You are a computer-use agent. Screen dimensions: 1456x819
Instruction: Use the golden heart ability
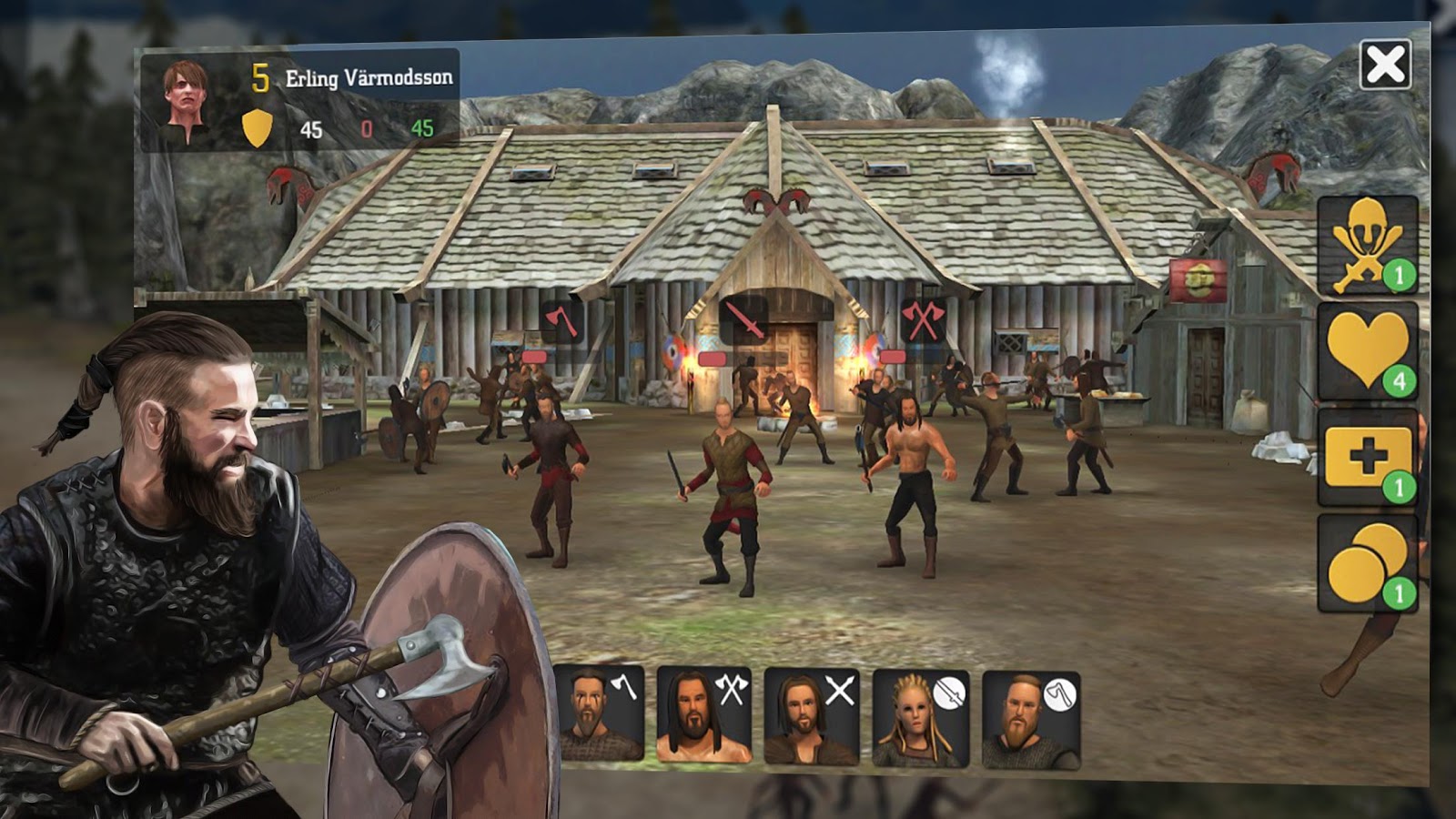pyautogui.click(x=1367, y=351)
